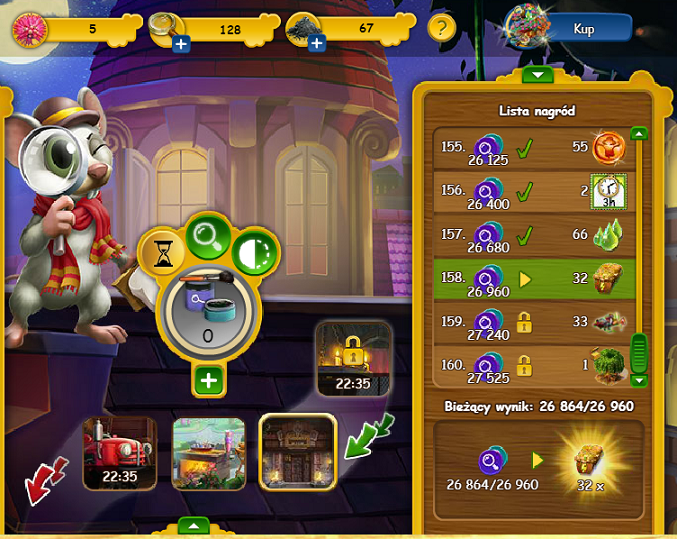
Task: Click the 3h clock reward in row 156
Action: point(606,190)
